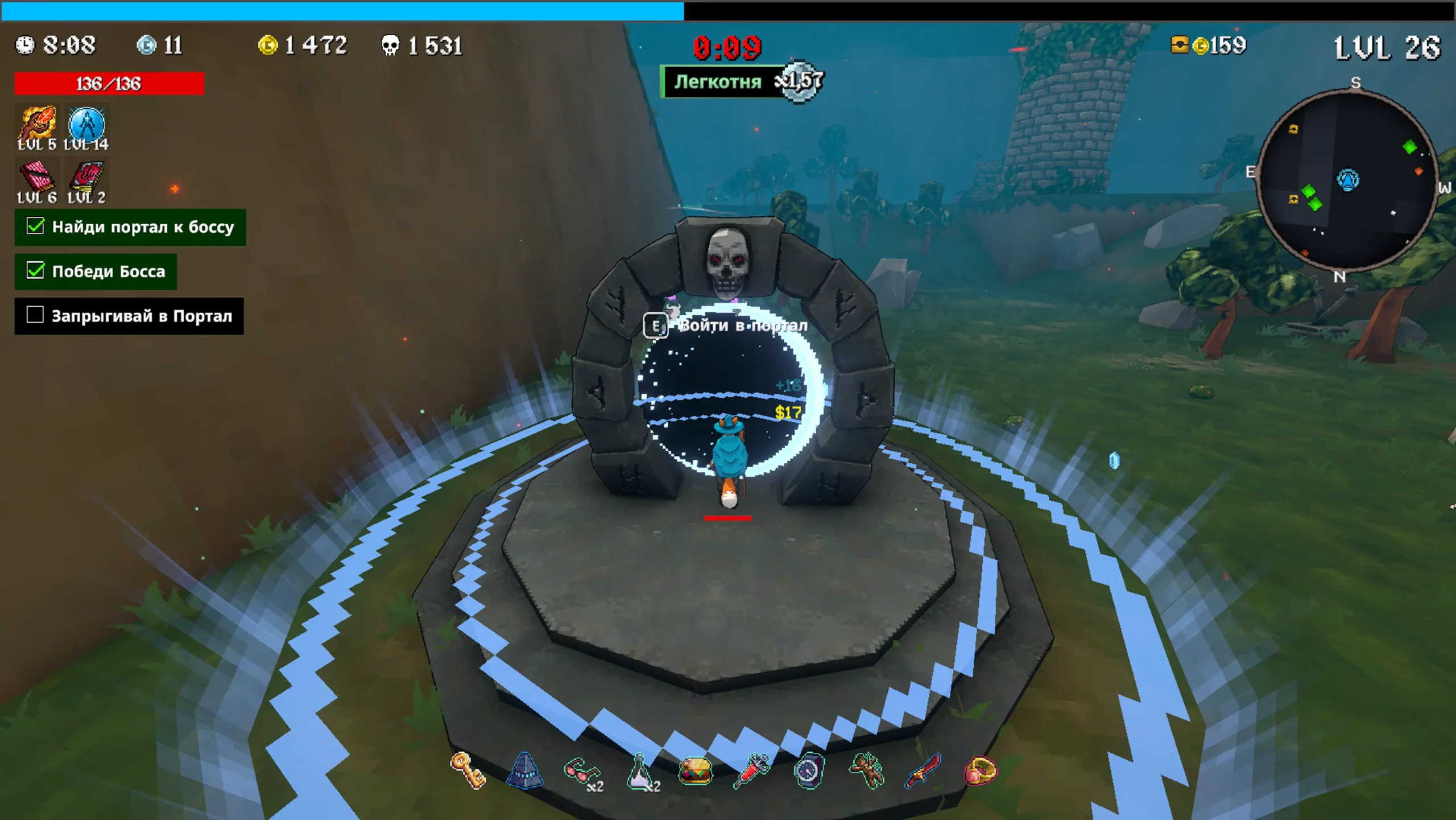The image size is (1456, 820).
Task: Select the red dagger item
Action: (x=923, y=770)
